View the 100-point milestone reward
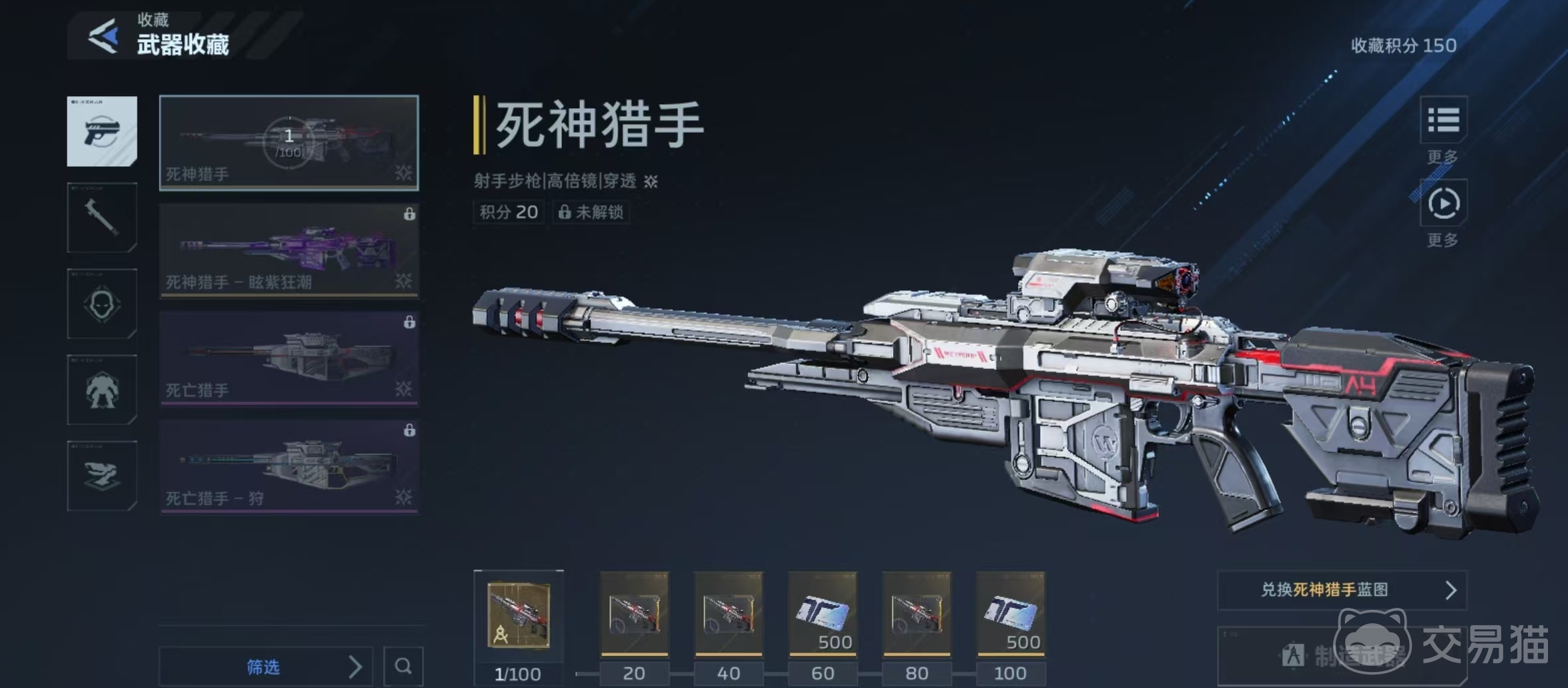 tap(1011, 614)
